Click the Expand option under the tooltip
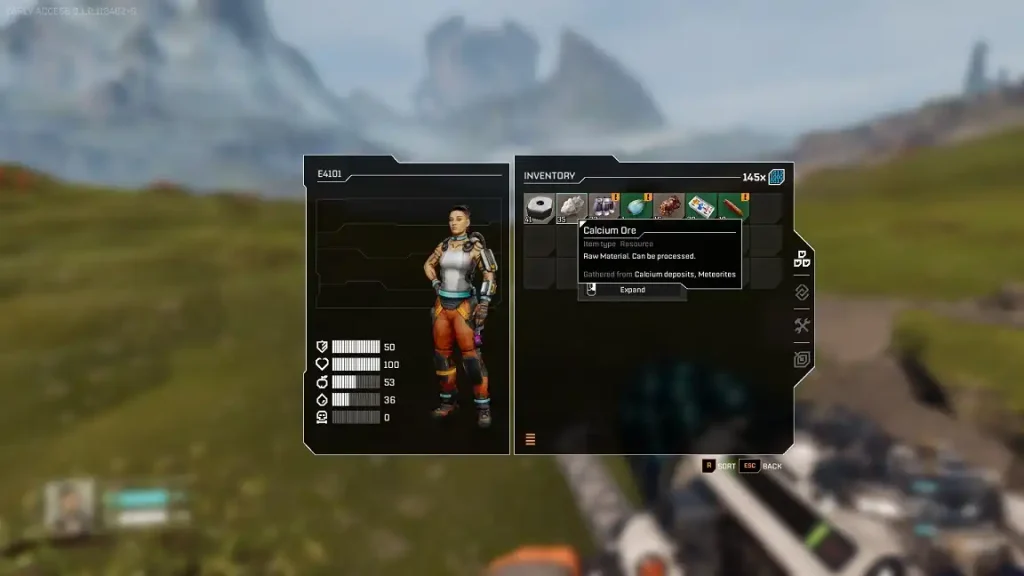This screenshot has height=576, width=1024. [x=632, y=290]
